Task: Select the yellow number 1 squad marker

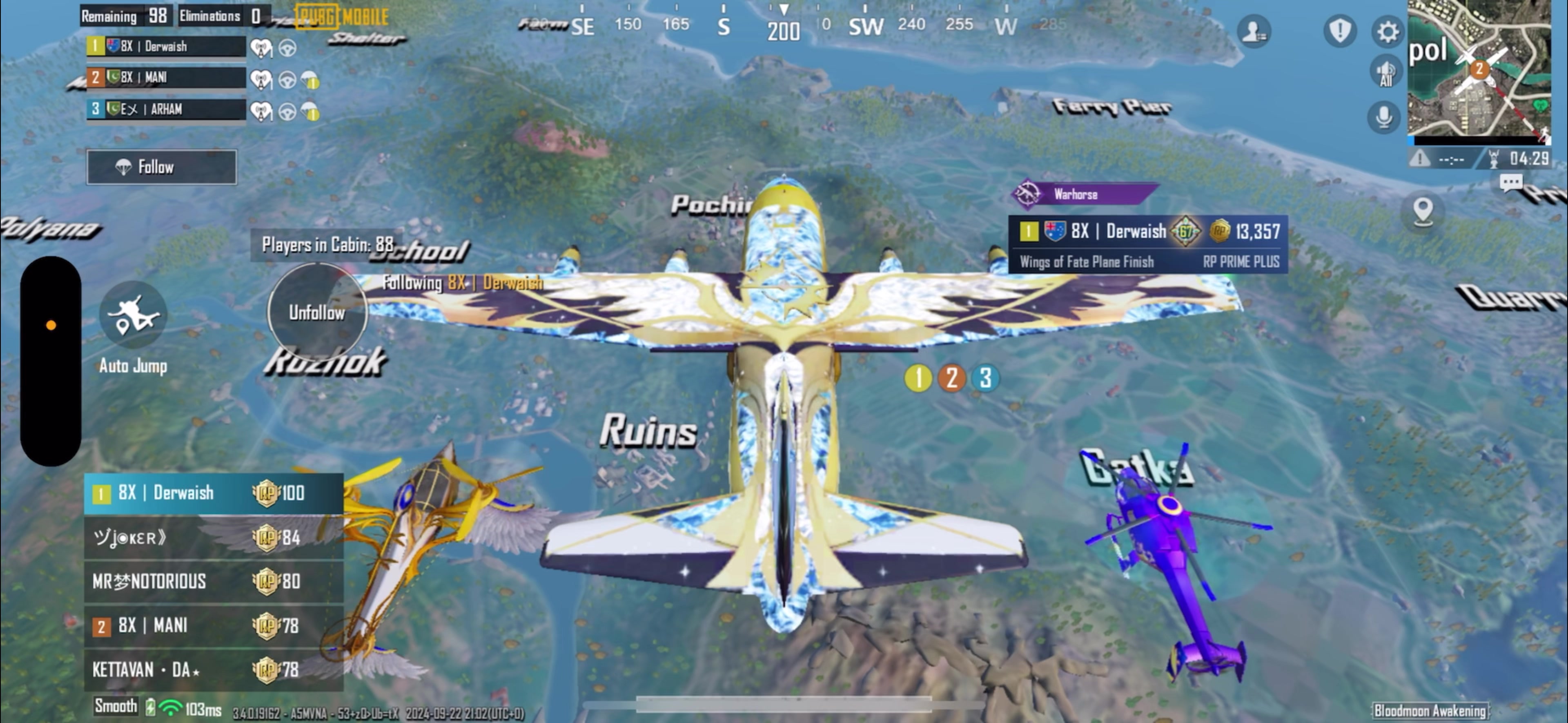Action: (x=918, y=378)
